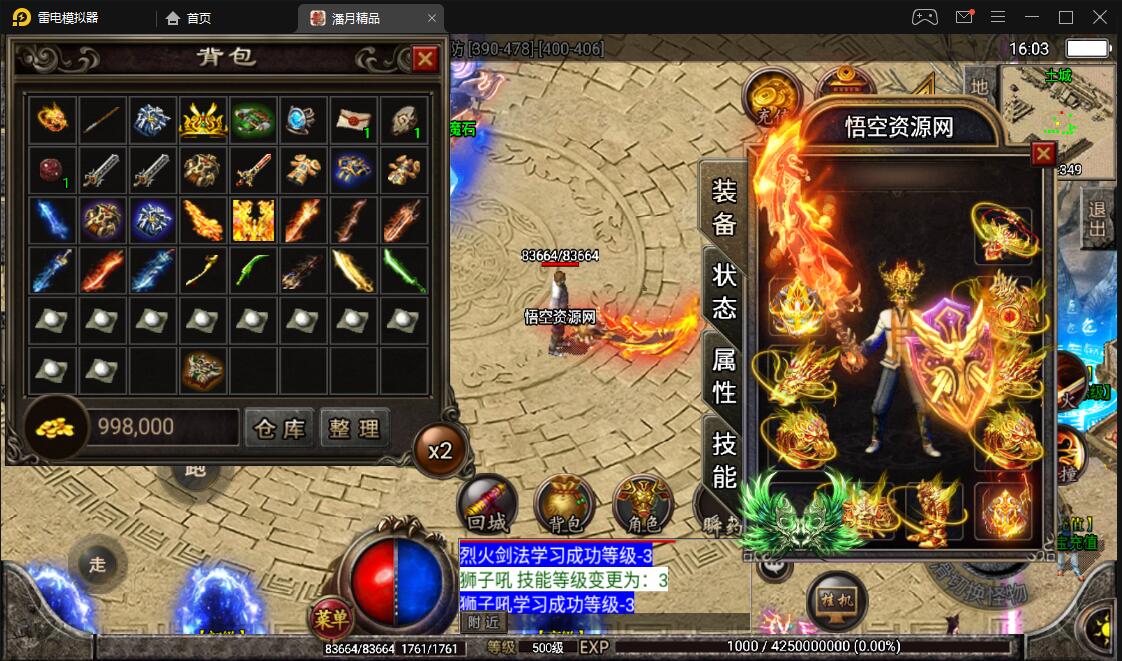Show the 技能 skills tab
This screenshot has height=661, width=1122.
pos(724,459)
